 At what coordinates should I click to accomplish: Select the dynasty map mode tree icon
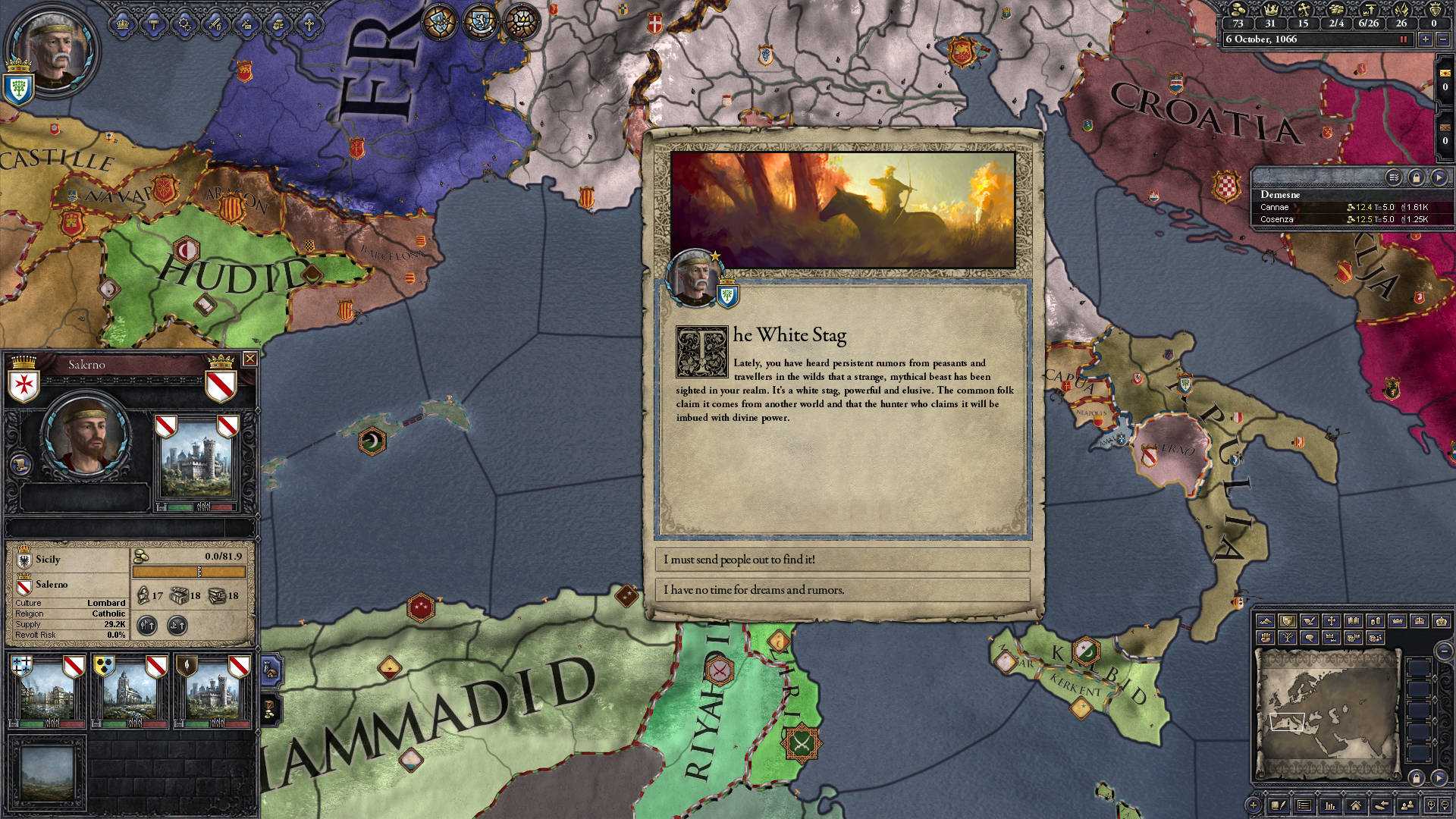pyautogui.click(x=1288, y=637)
